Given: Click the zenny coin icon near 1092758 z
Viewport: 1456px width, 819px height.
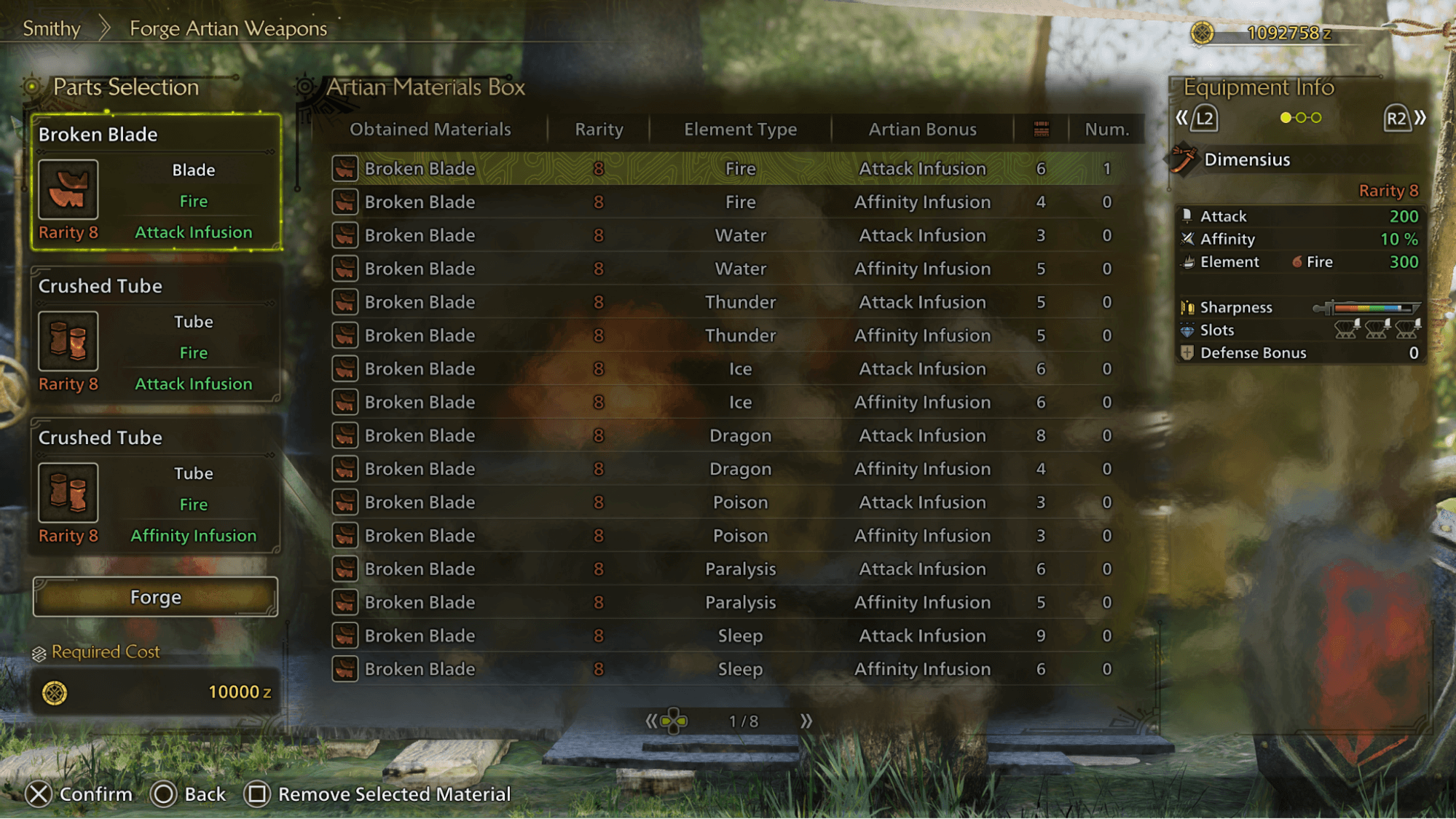Looking at the screenshot, I should (x=1202, y=32).
